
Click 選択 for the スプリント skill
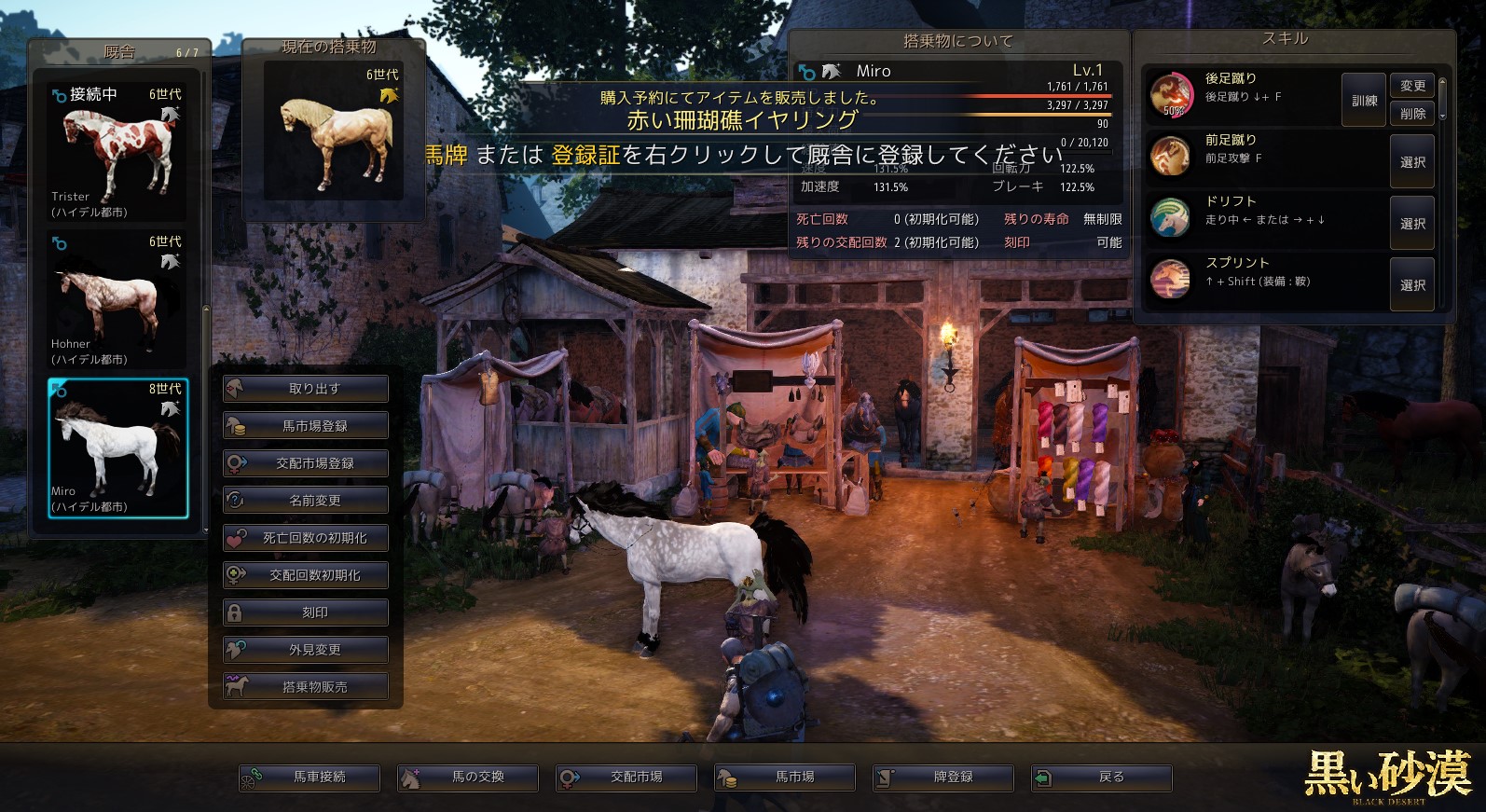1412,285
